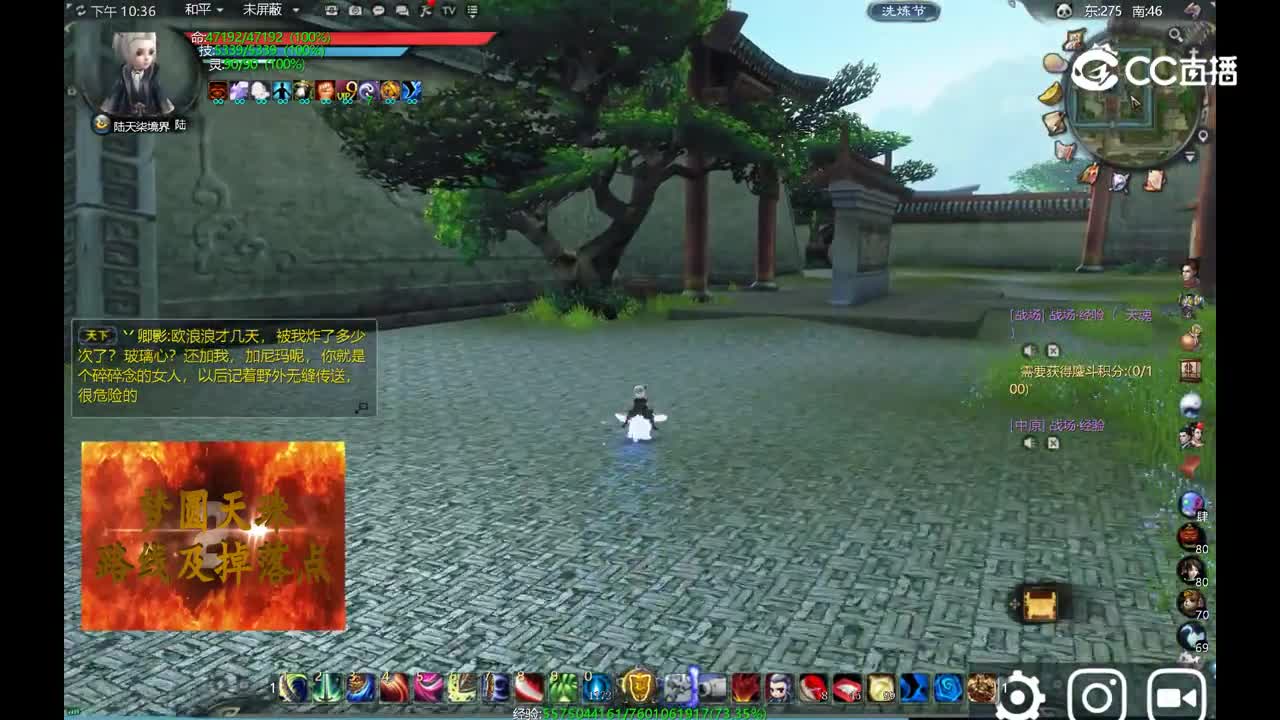This screenshot has height=720, width=1280.
Task: Click the panda icon in the top-right corner
Action: [1065, 10]
